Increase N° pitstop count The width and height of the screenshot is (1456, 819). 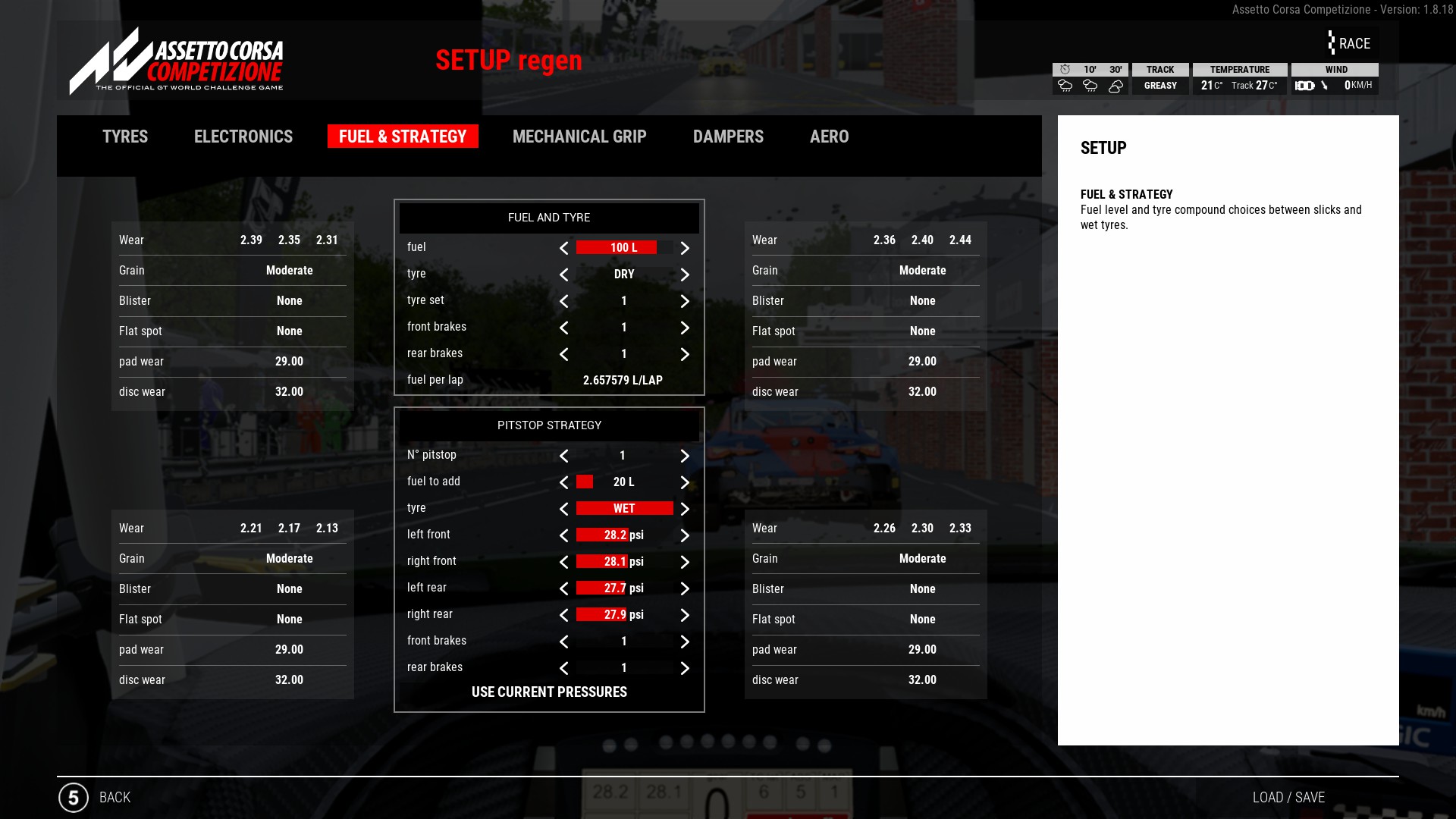click(685, 456)
